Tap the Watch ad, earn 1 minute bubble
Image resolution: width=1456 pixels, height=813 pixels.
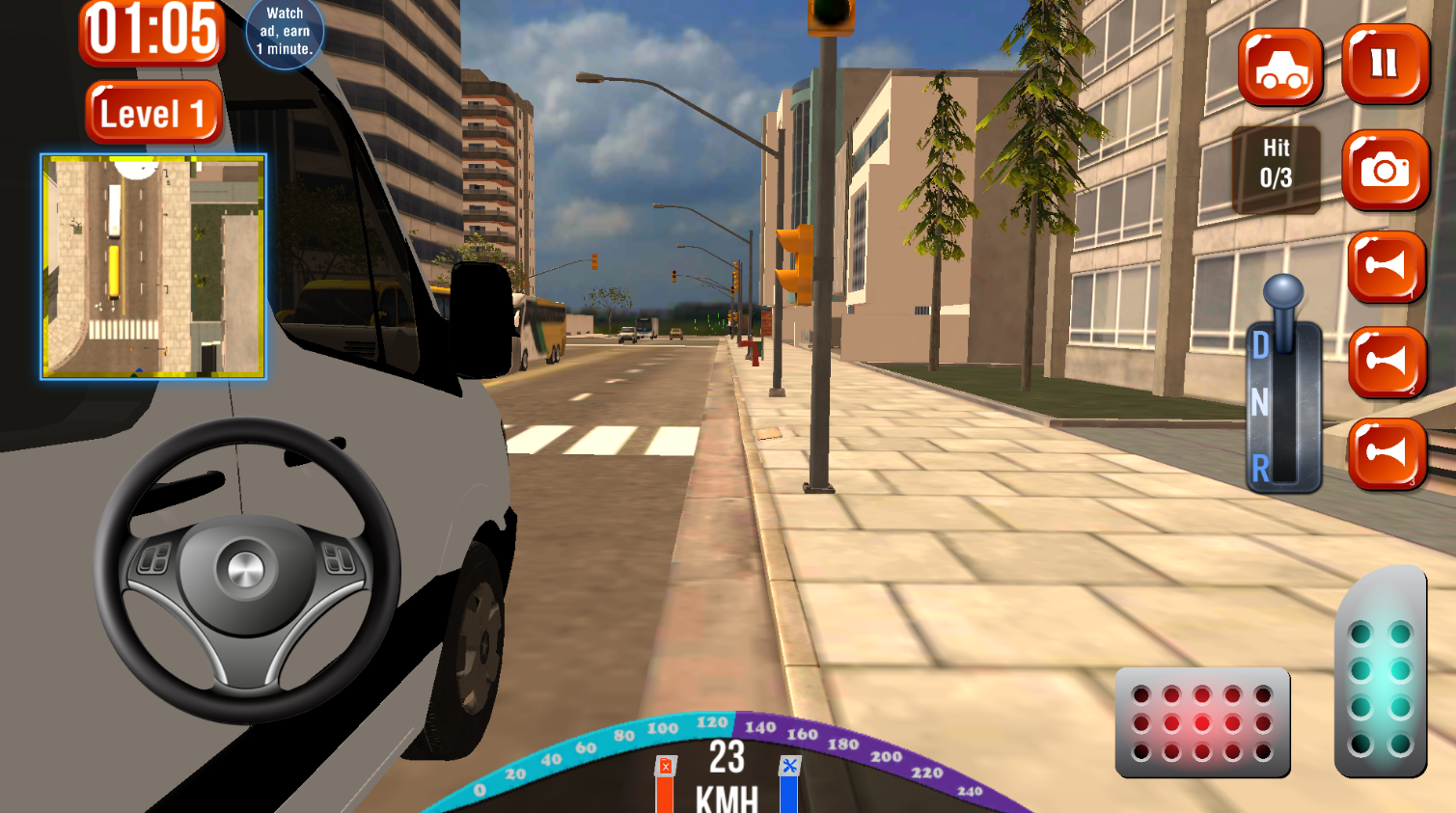tap(286, 32)
